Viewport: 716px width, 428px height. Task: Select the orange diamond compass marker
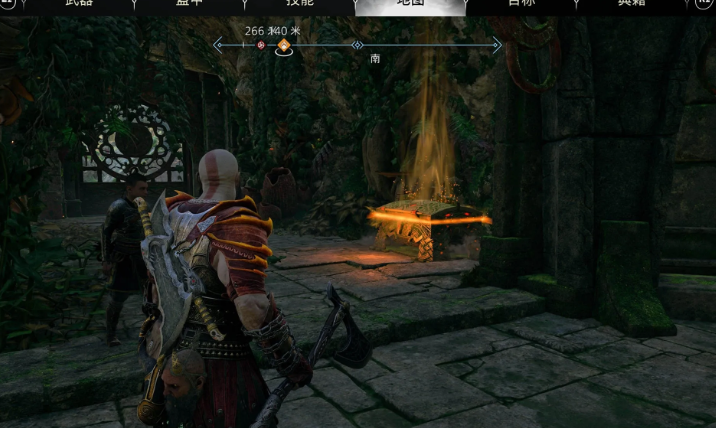(x=284, y=45)
